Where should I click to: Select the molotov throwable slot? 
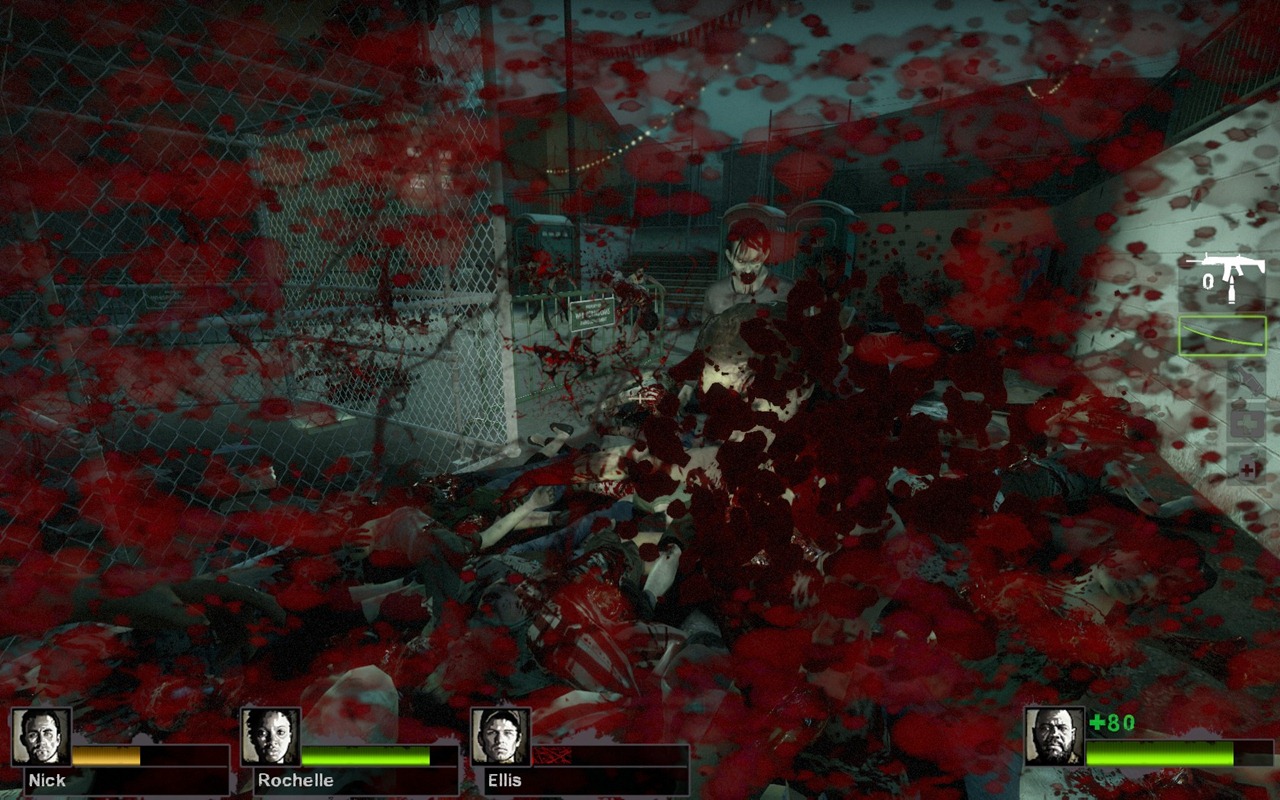point(1246,378)
